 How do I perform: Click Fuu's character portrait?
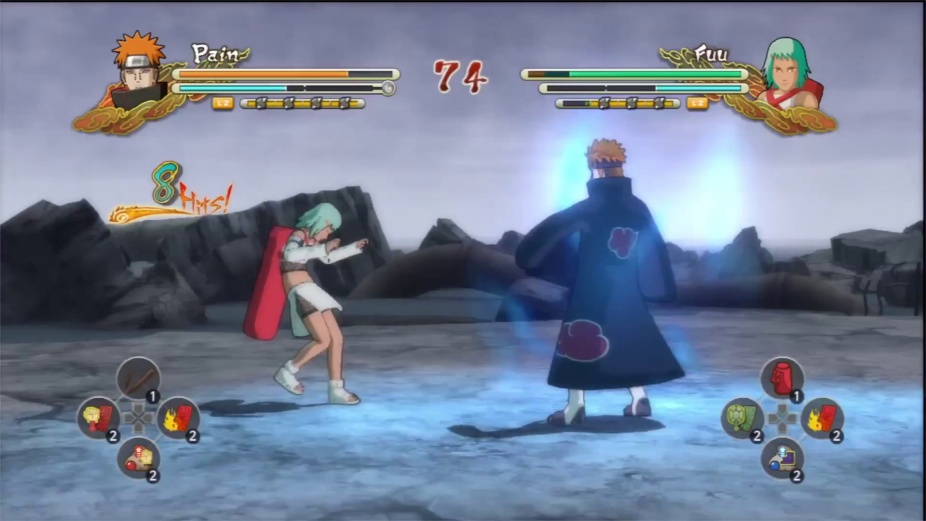[x=788, y=72]
